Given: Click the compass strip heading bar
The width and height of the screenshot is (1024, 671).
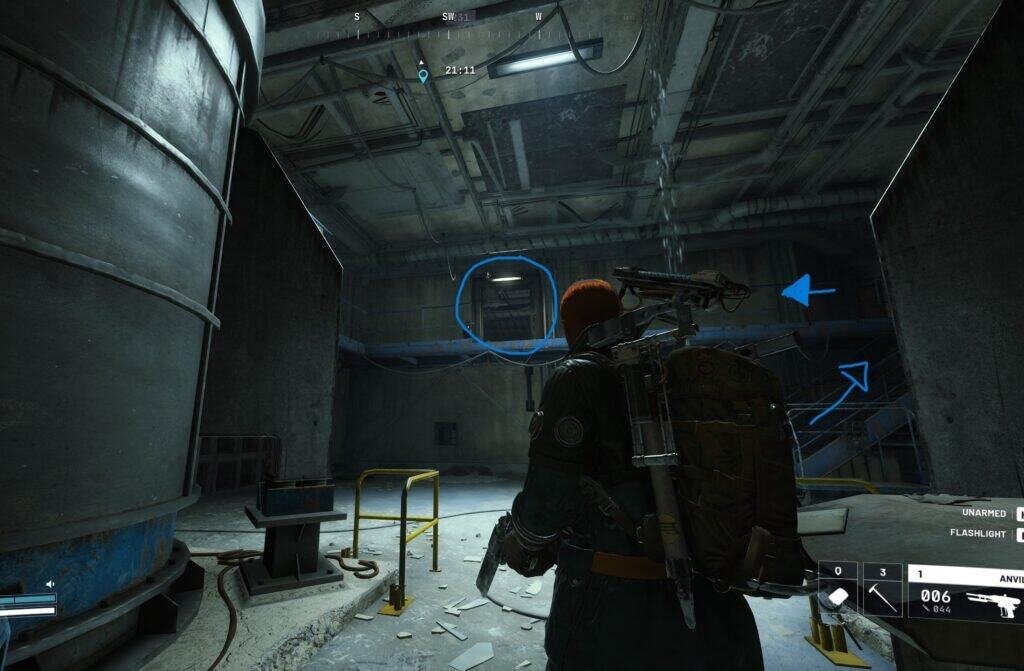Looking at the screenshot, I should tap(450, 18).
